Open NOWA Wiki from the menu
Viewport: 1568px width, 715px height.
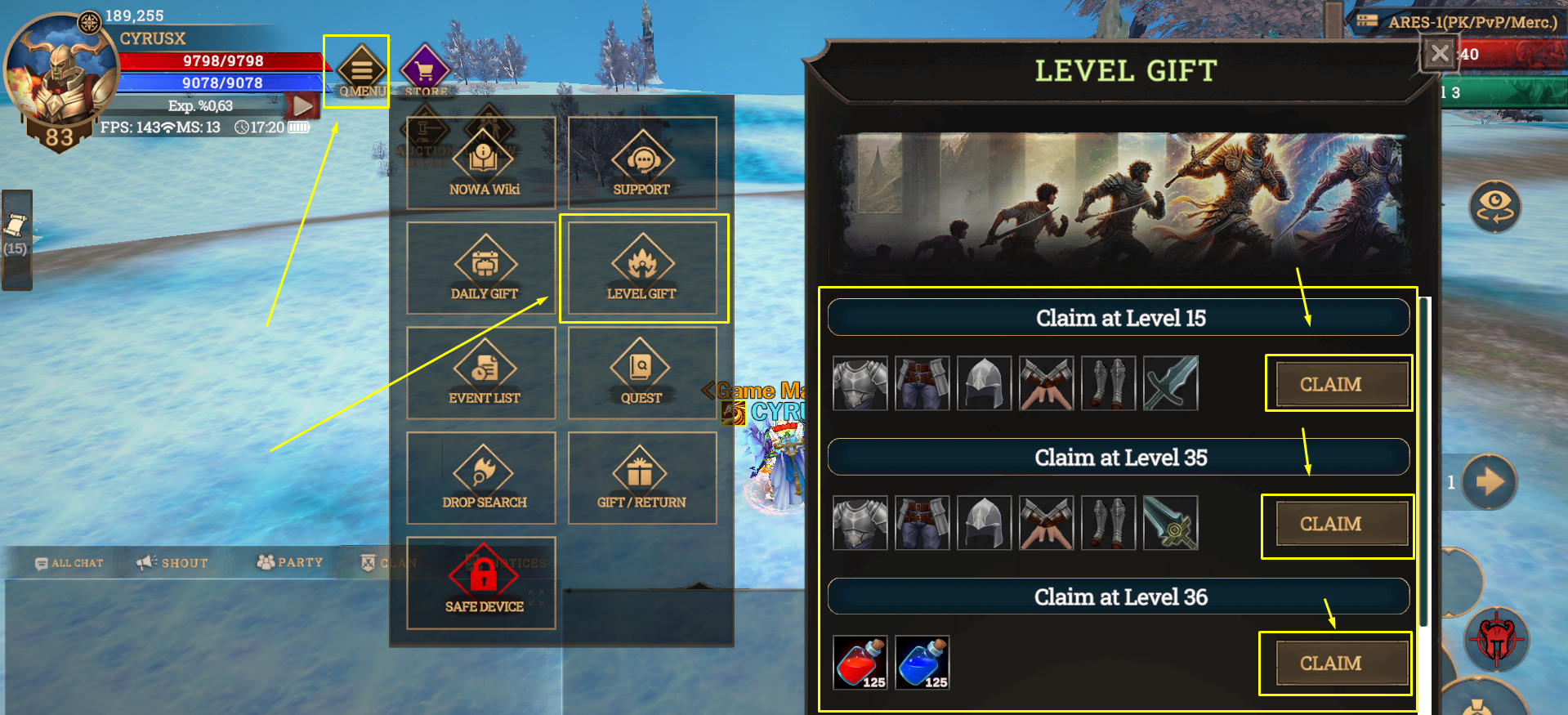coord(482,163)
